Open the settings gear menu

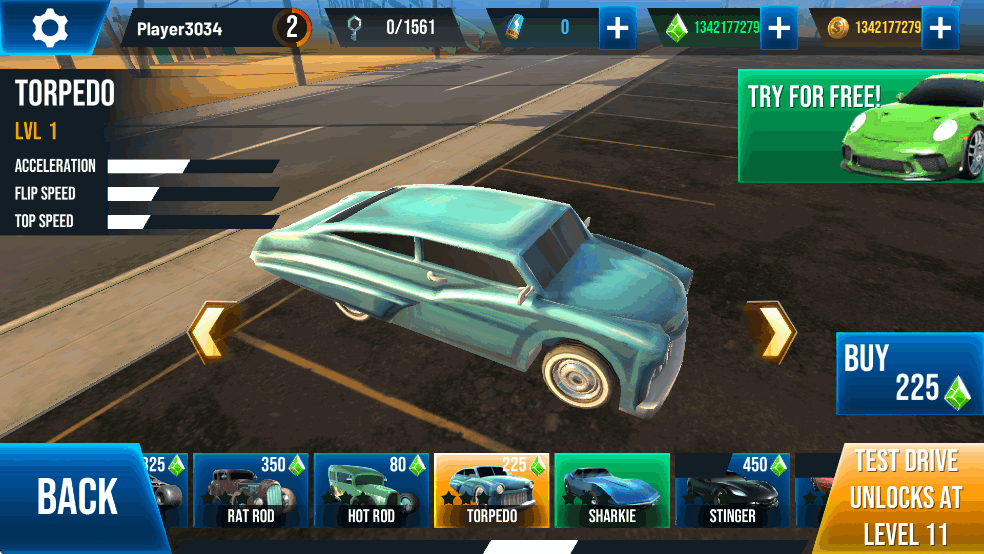pyautogui.click(x=49, y=27)
